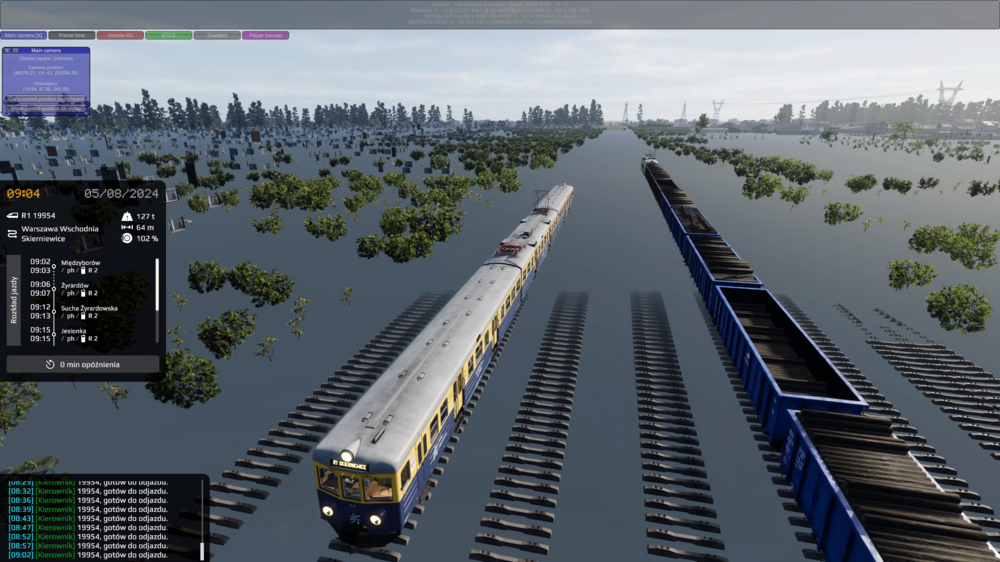Image resolution: width=1000 pixels, height=562 pixels.
Task: Click the 0 min opóźnienia delay bar
Action: [83, 364]
